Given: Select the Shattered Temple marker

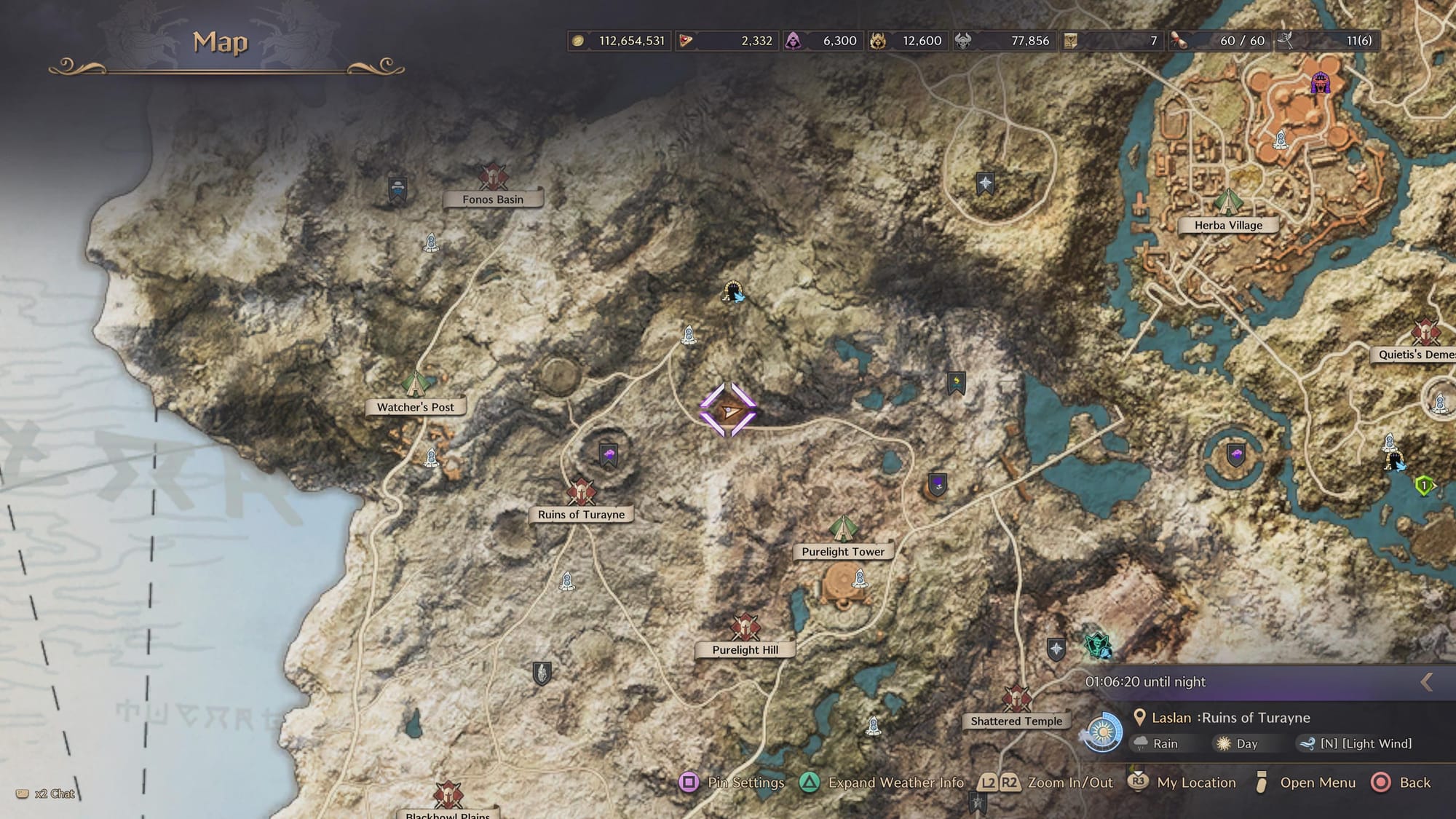Looking at the screenshot, I should click(x=1016, y=698).
